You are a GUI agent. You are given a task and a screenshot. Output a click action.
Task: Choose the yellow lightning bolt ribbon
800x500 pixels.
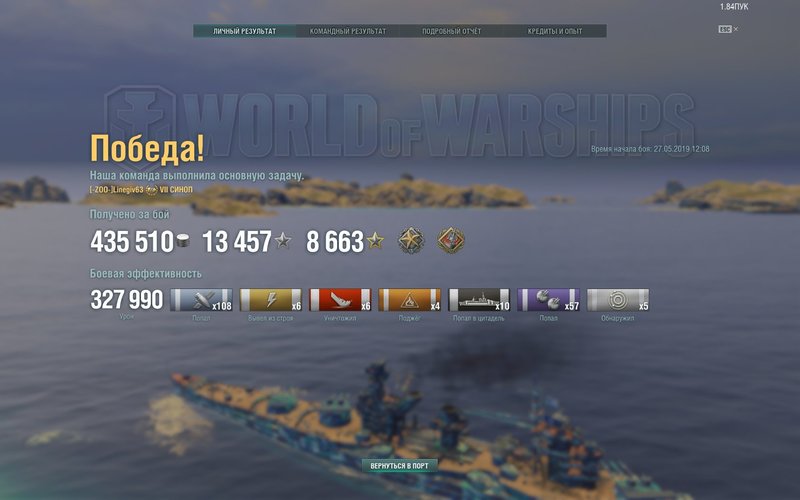point(271,300)
